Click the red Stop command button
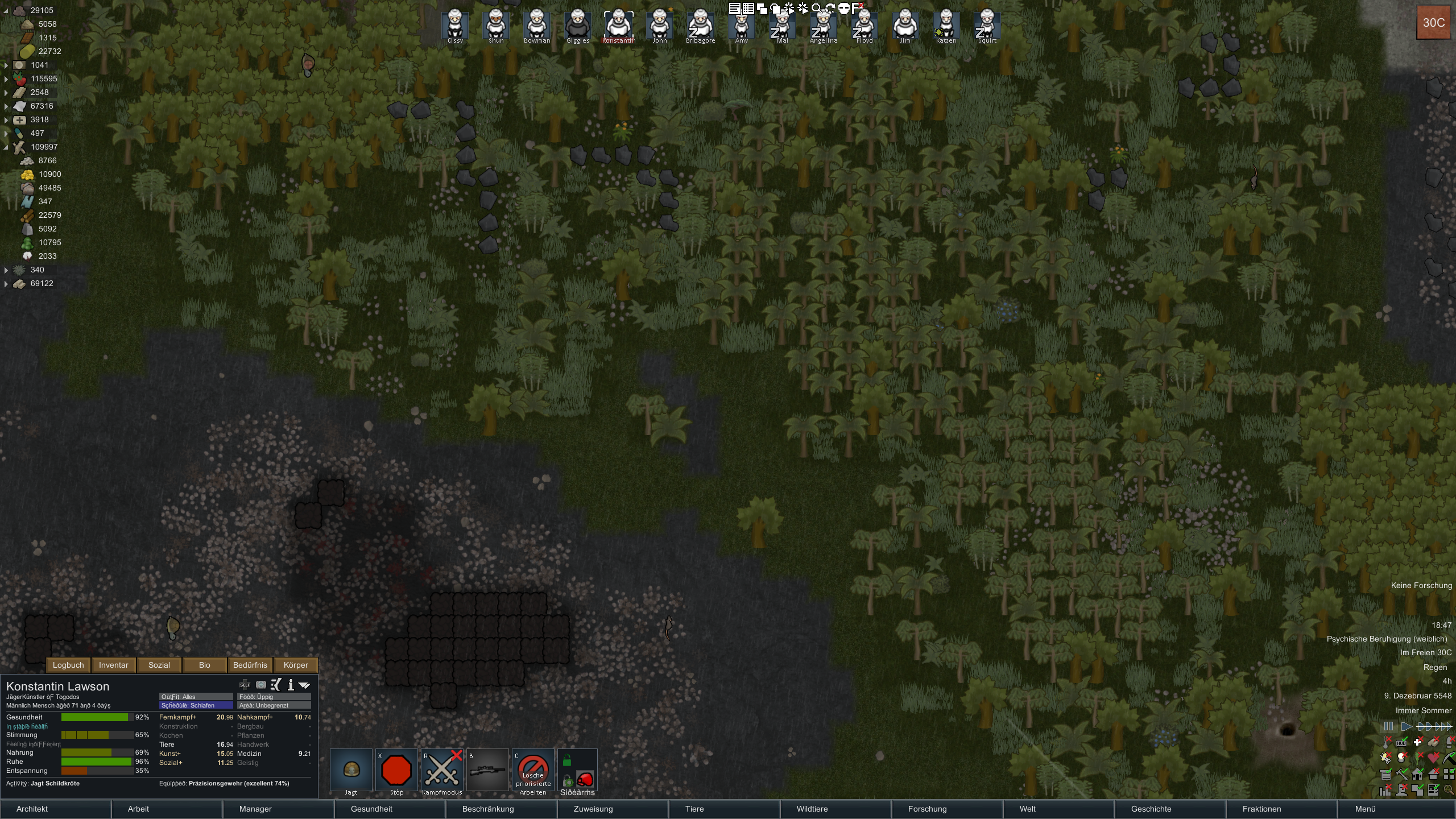Image resolution: width=1456 pixels, height=819 pixels. [396, 770]
